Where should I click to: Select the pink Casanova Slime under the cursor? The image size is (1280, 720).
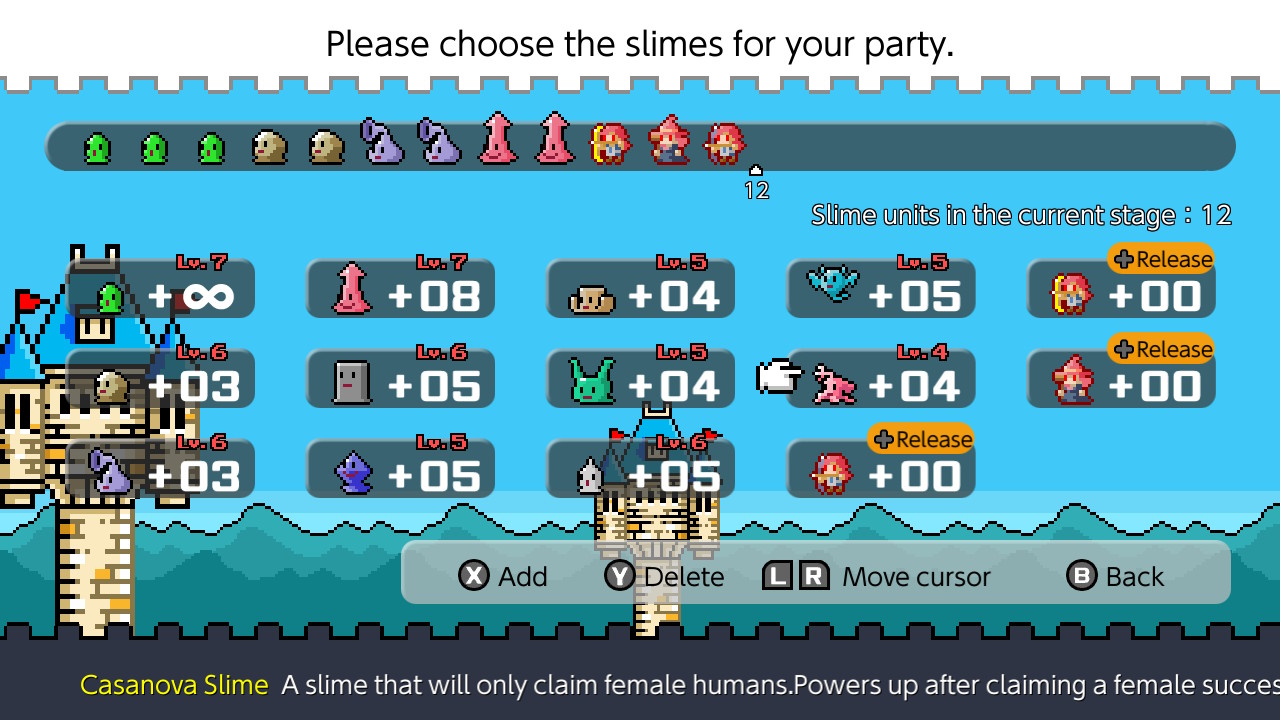tap(880, 380)
